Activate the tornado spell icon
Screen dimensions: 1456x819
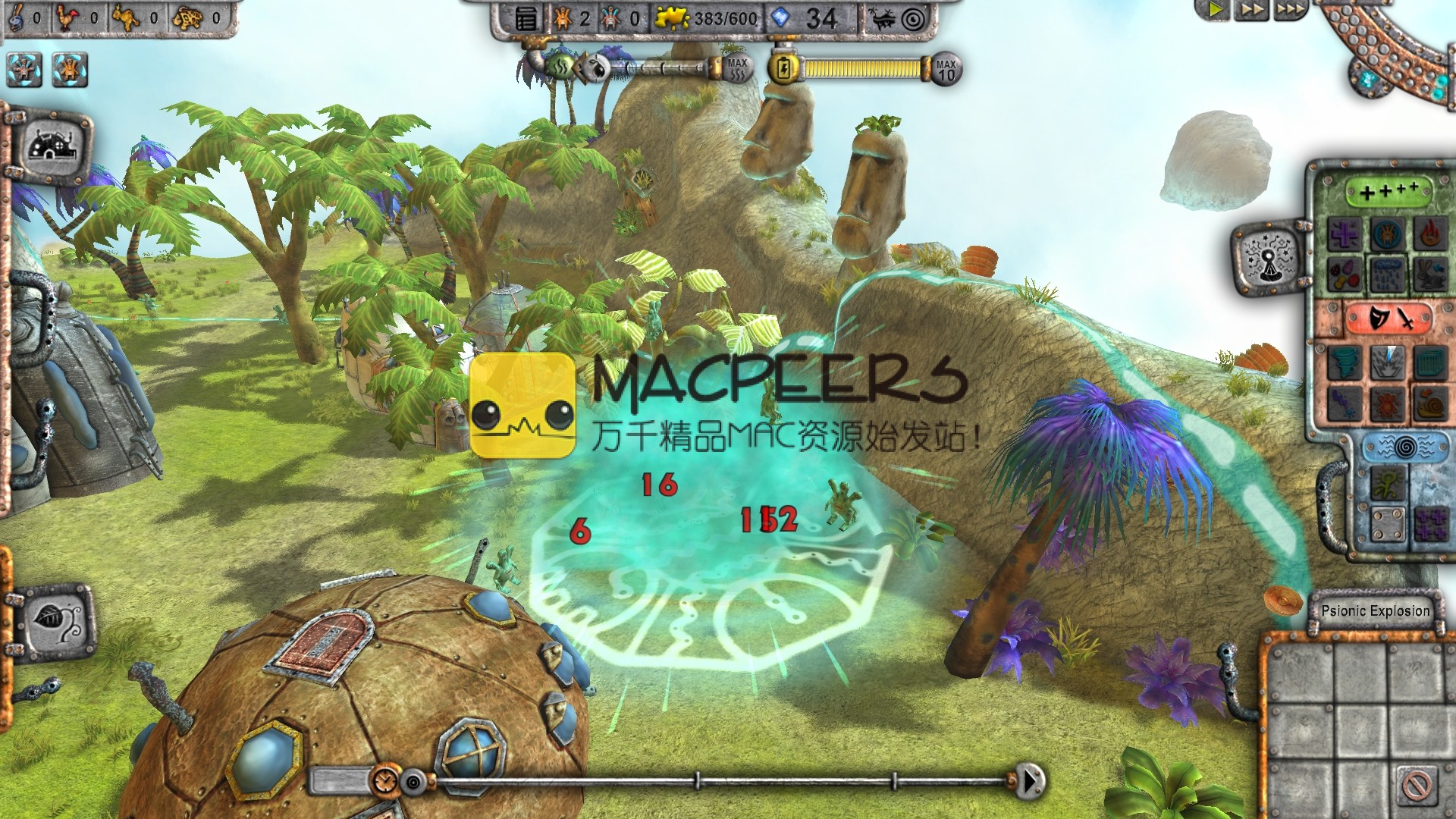(1346, 362)
